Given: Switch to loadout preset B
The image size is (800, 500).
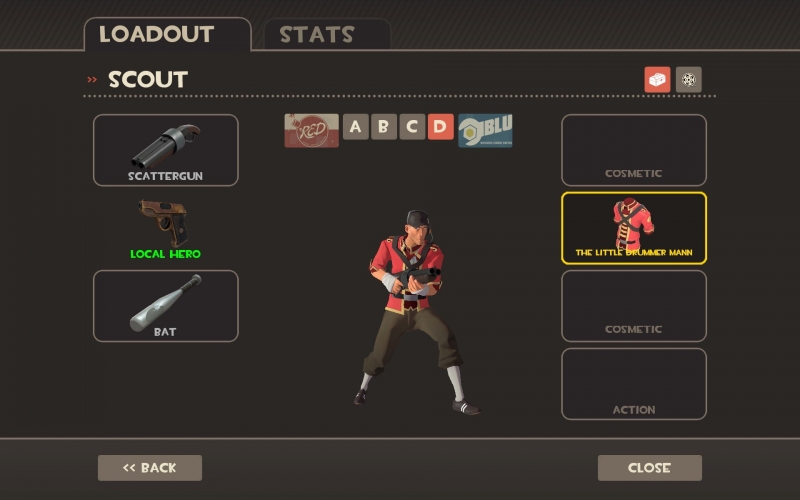Looking at the screenshot, I should 384,127.
